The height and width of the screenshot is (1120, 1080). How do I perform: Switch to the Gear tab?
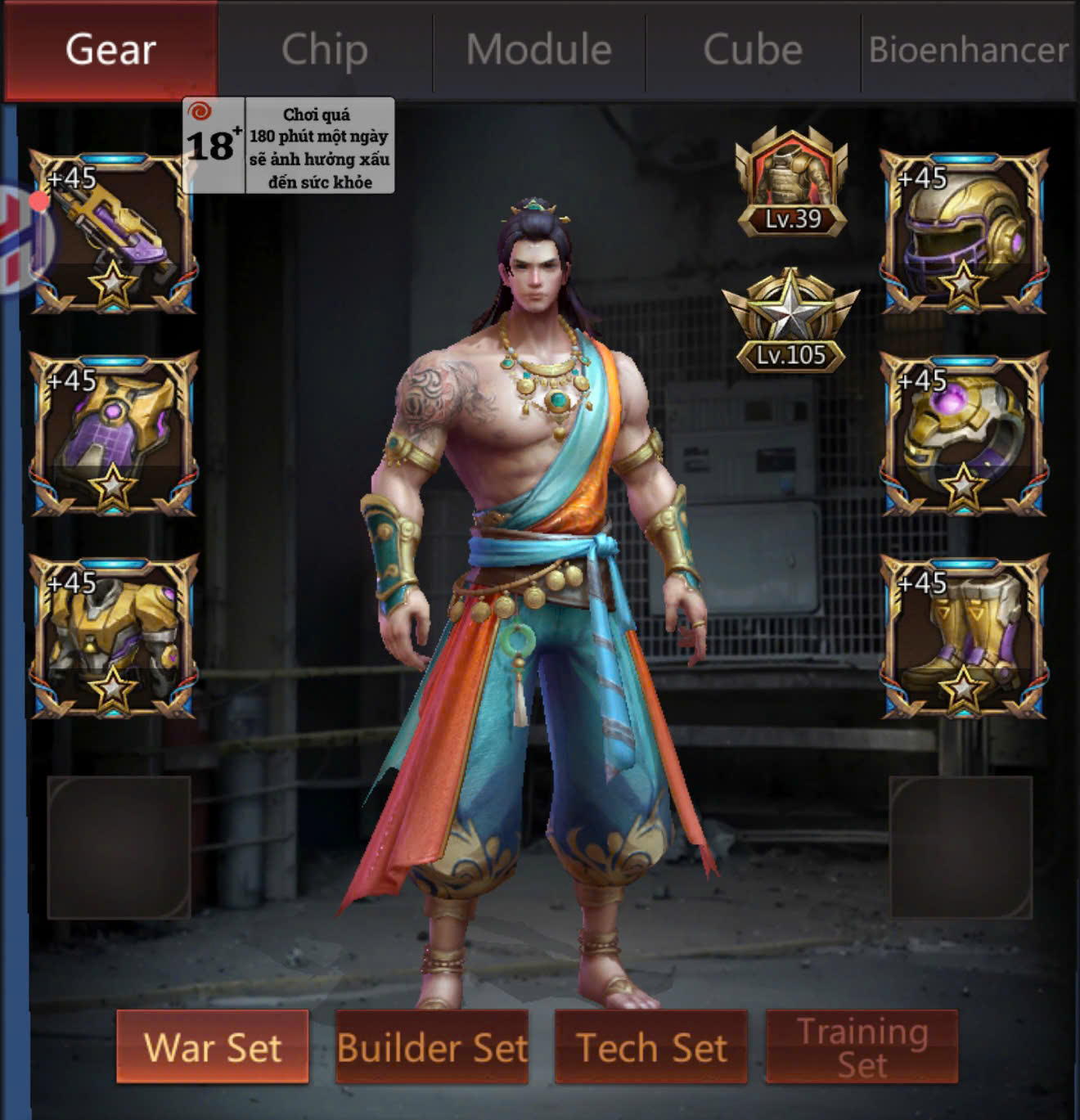(110, 50)
